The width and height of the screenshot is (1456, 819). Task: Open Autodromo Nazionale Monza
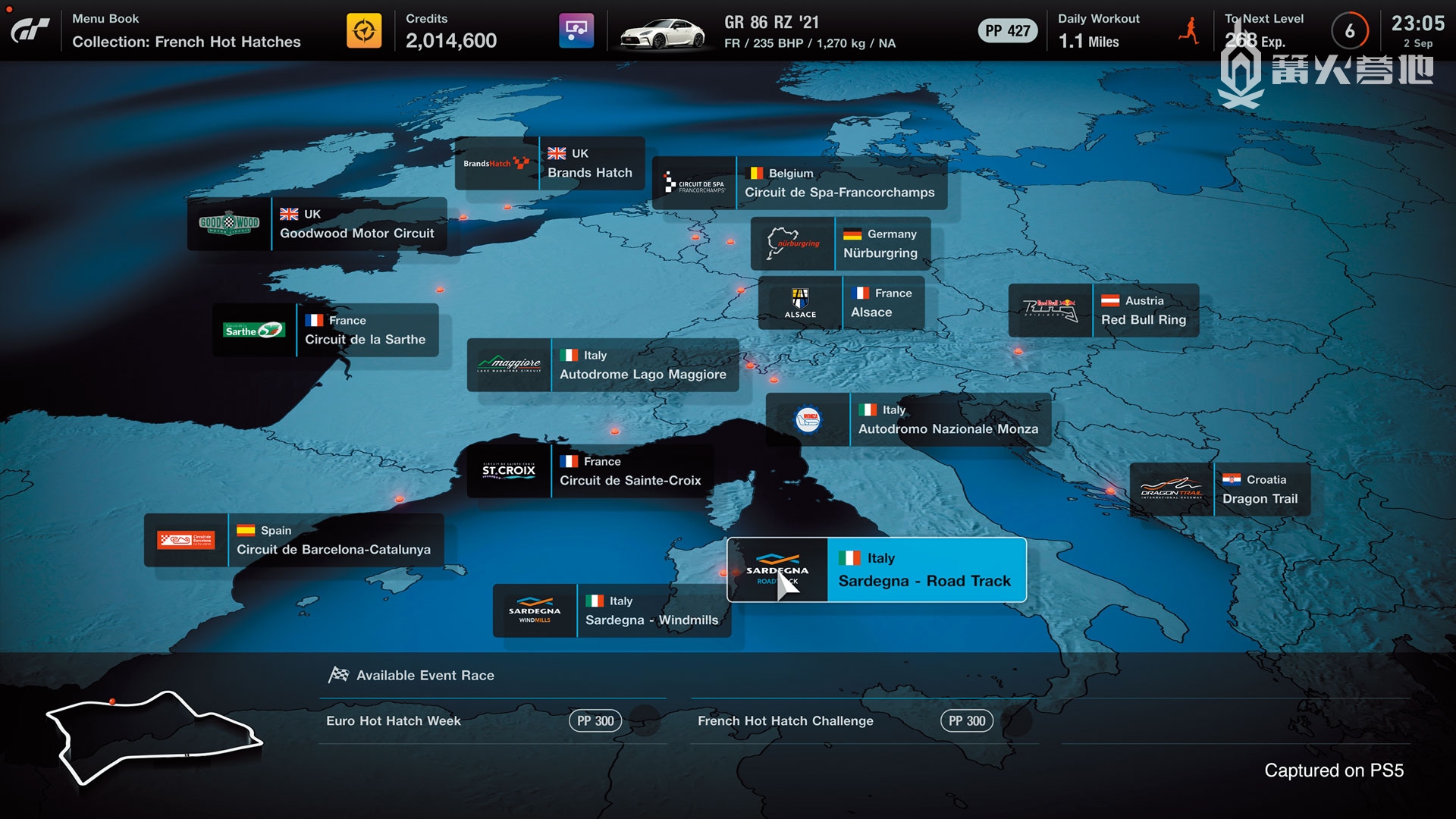[x=908, y=420]
